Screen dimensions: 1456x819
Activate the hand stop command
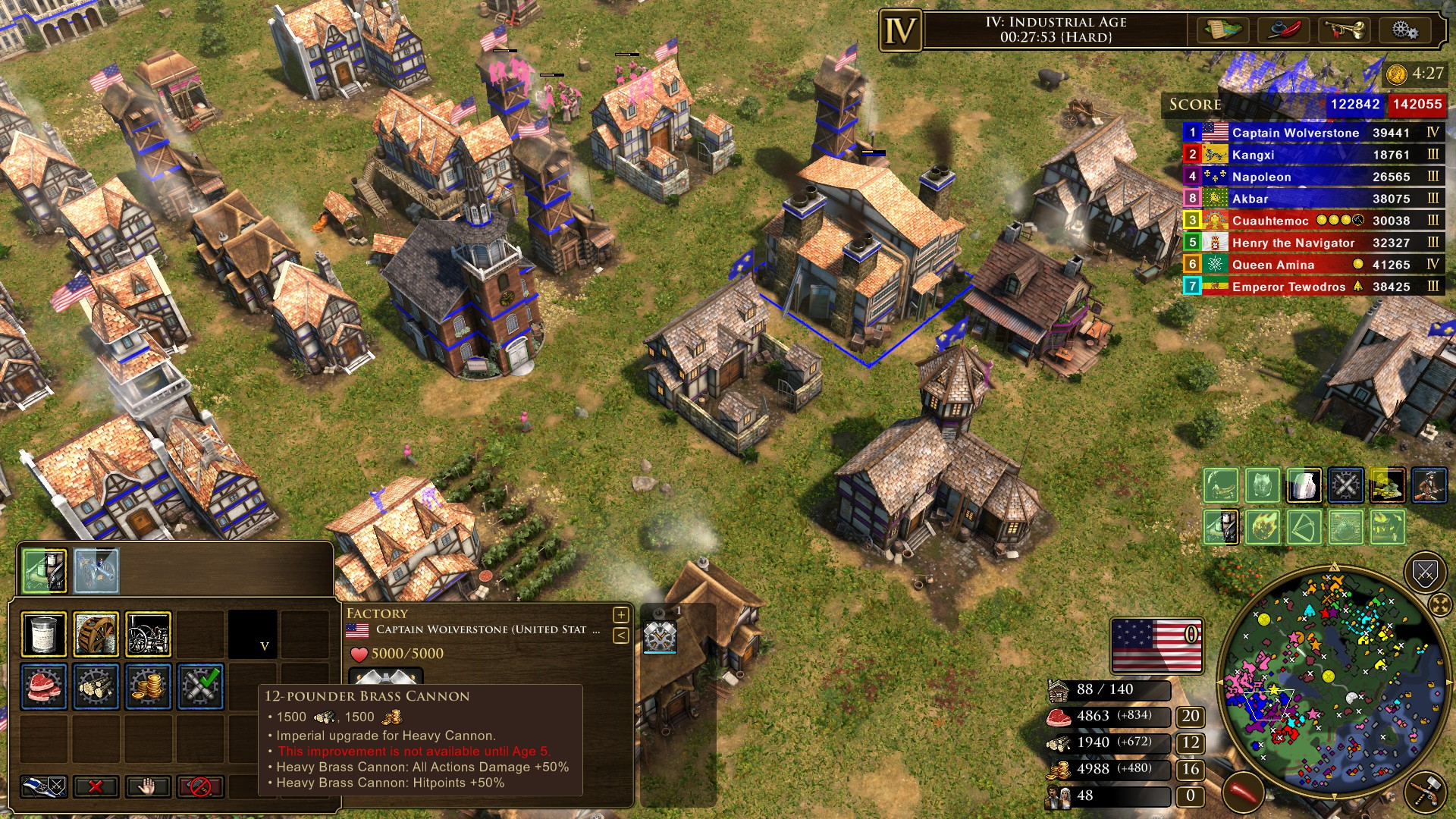148,786
